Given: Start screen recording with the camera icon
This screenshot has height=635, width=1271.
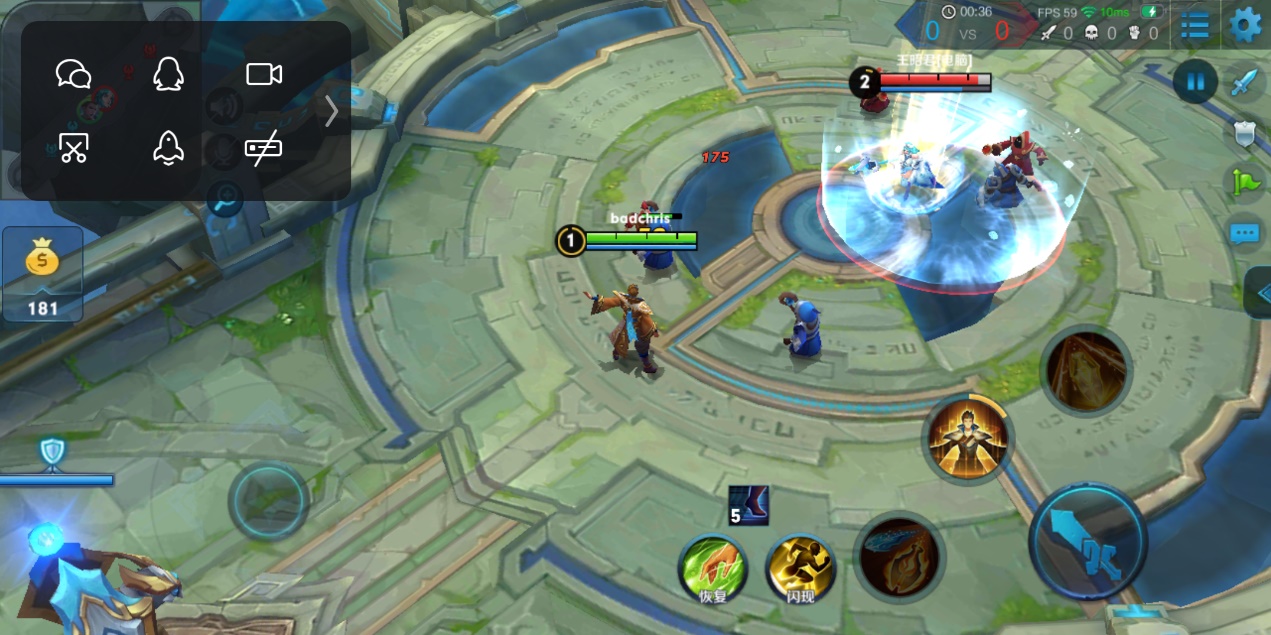Looking at the screenshot, I should tap(264, 74).
